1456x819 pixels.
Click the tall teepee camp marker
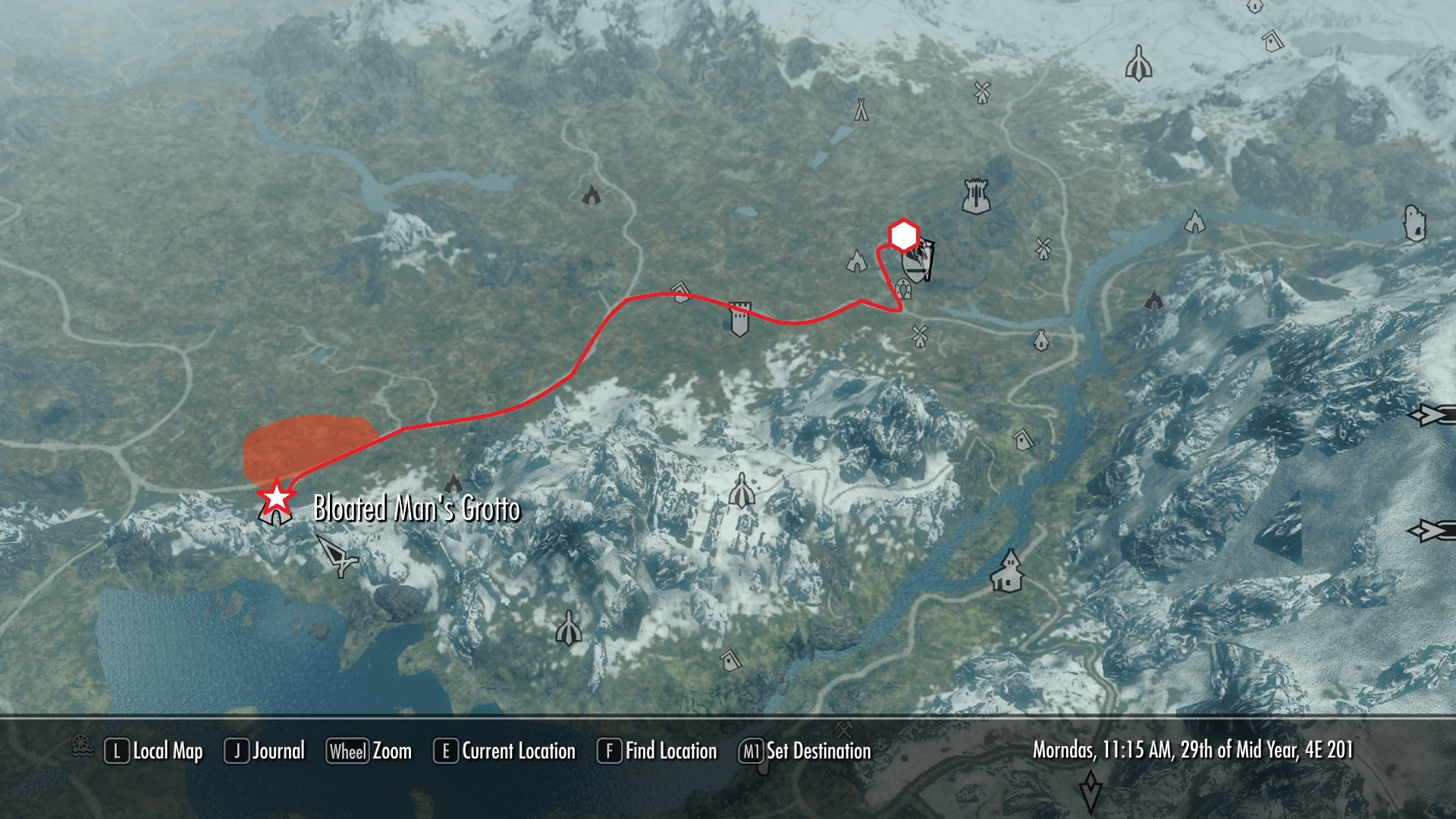861,109
